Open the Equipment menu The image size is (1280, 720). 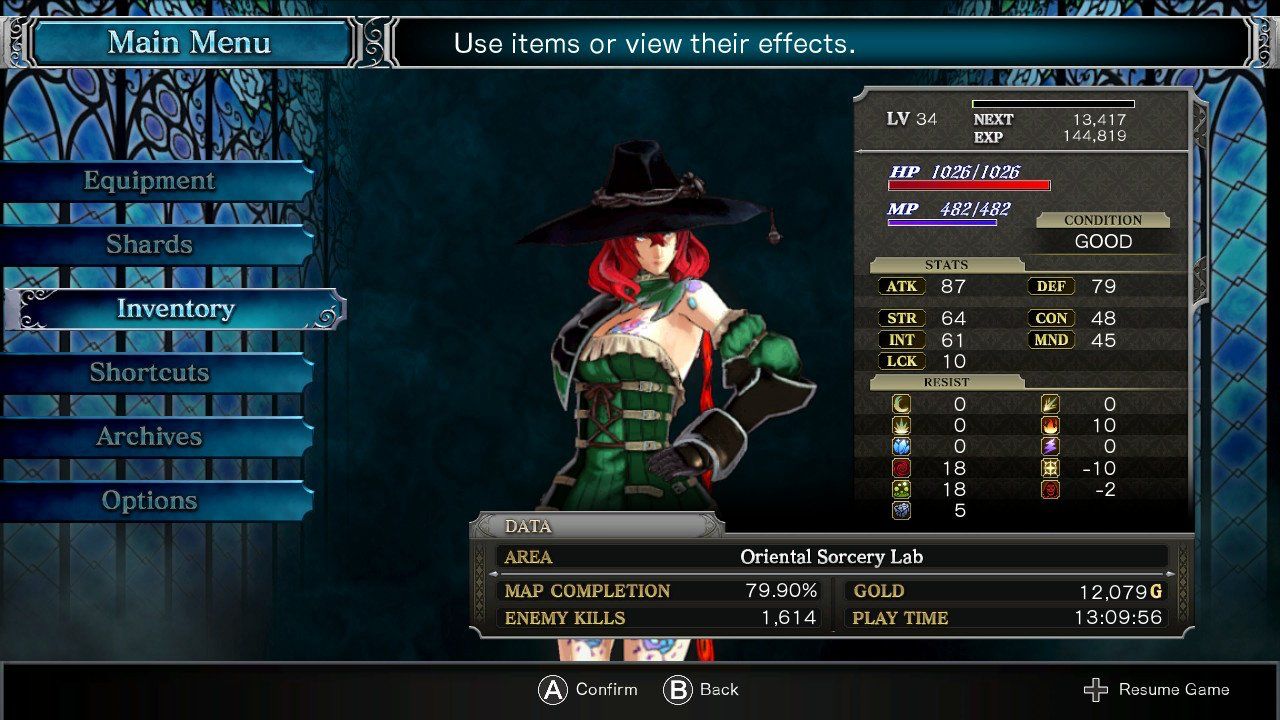click(150, 180)
